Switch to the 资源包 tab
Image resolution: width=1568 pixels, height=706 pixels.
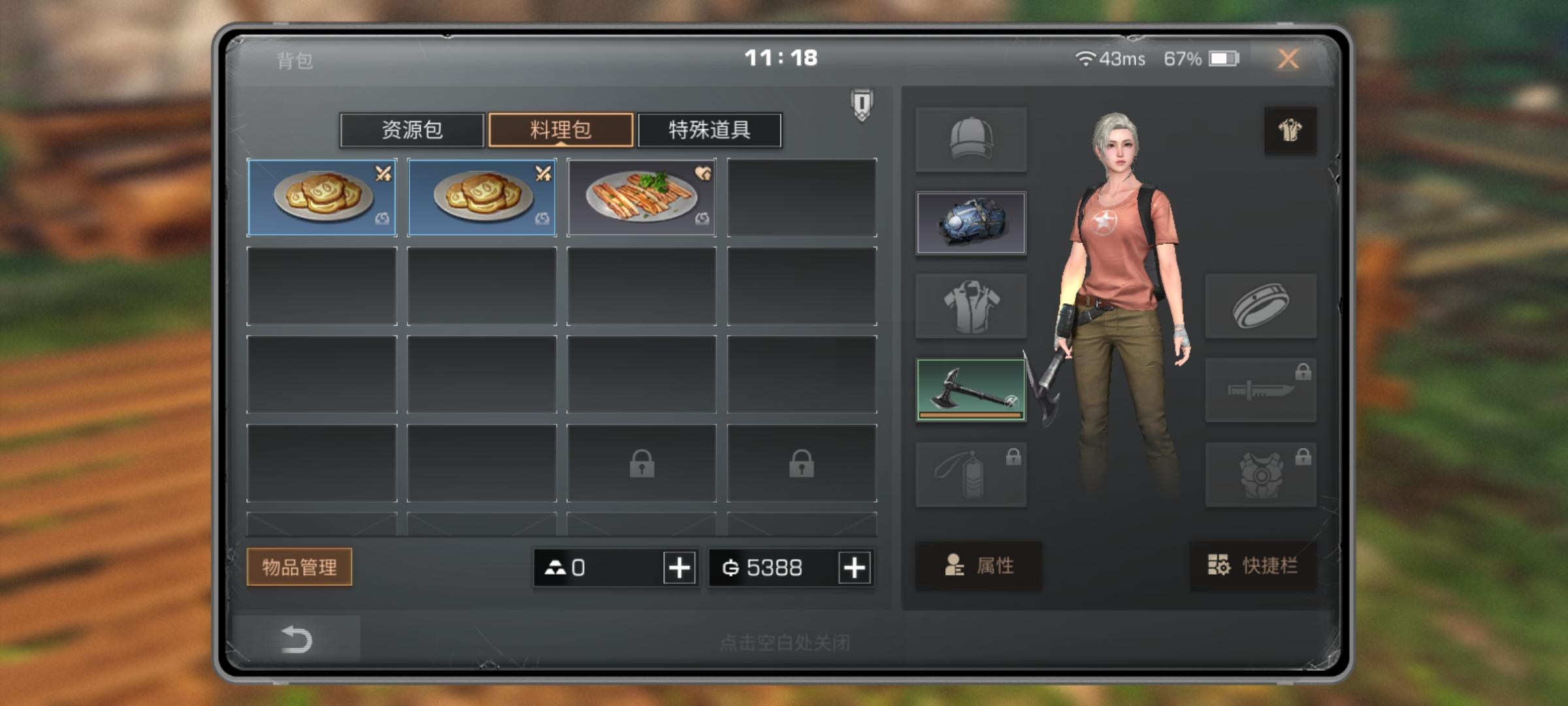pos(412,130)
